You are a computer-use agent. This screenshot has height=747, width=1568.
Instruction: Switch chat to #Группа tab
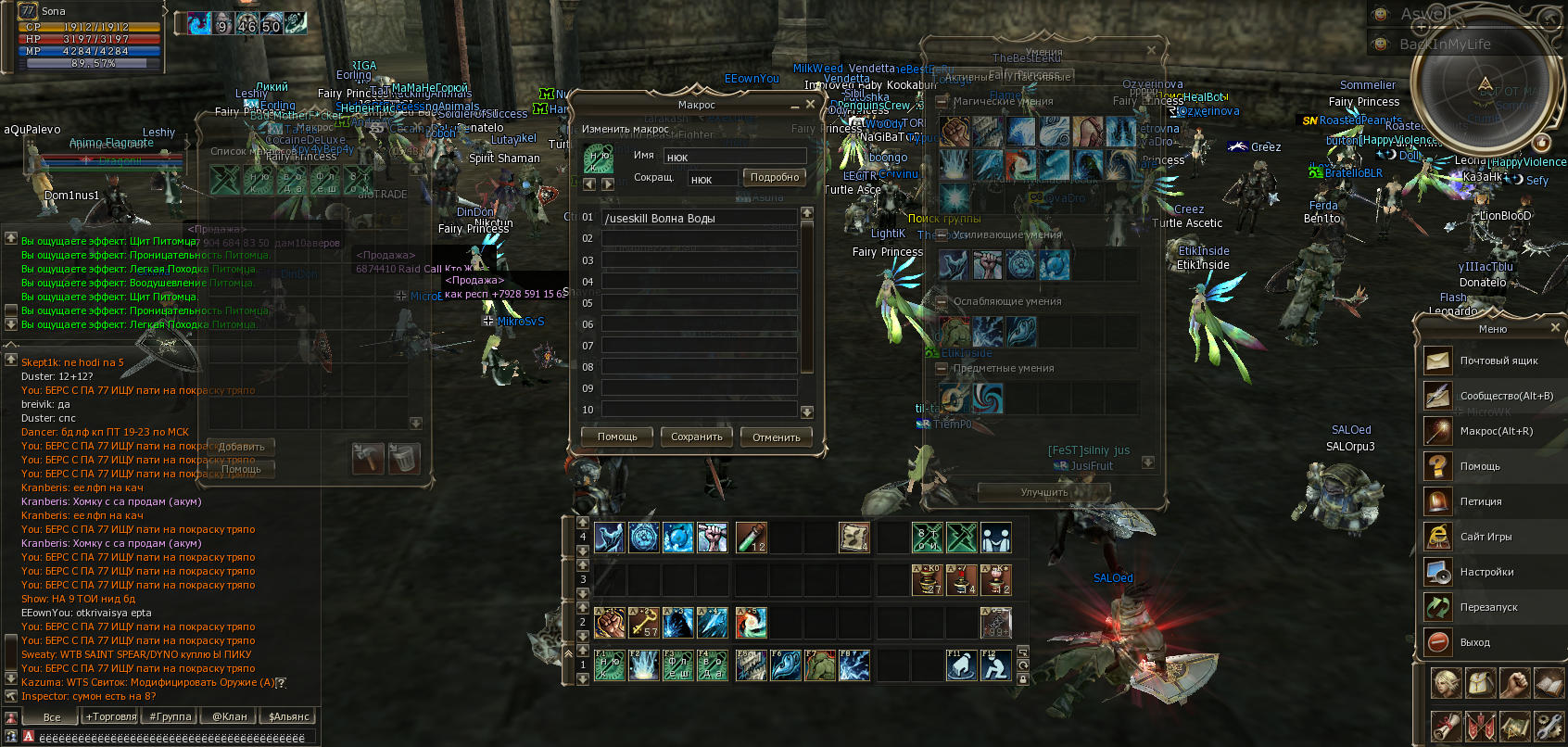170,716
